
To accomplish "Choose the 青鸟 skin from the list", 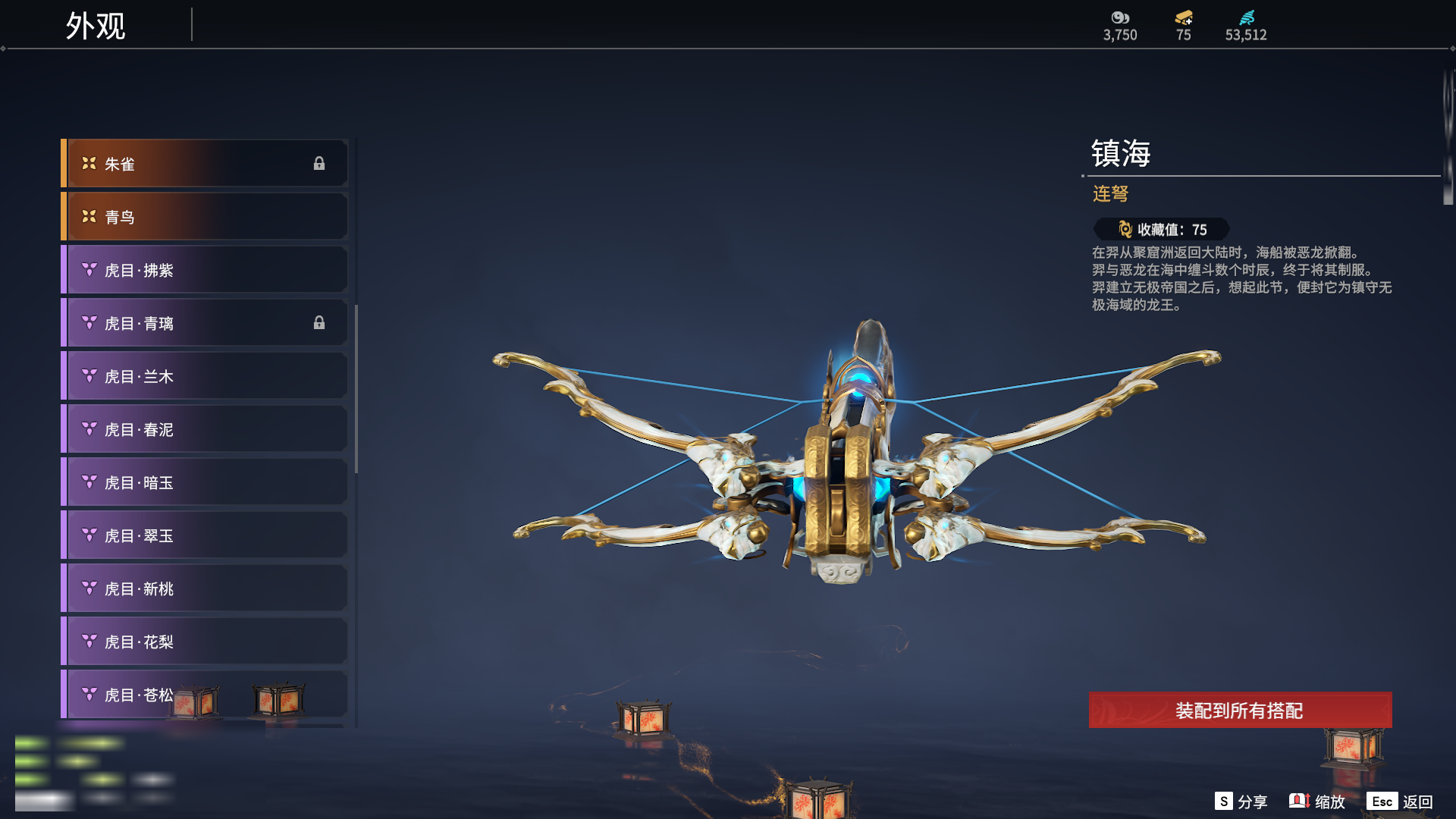I will [x=205, y=217].
